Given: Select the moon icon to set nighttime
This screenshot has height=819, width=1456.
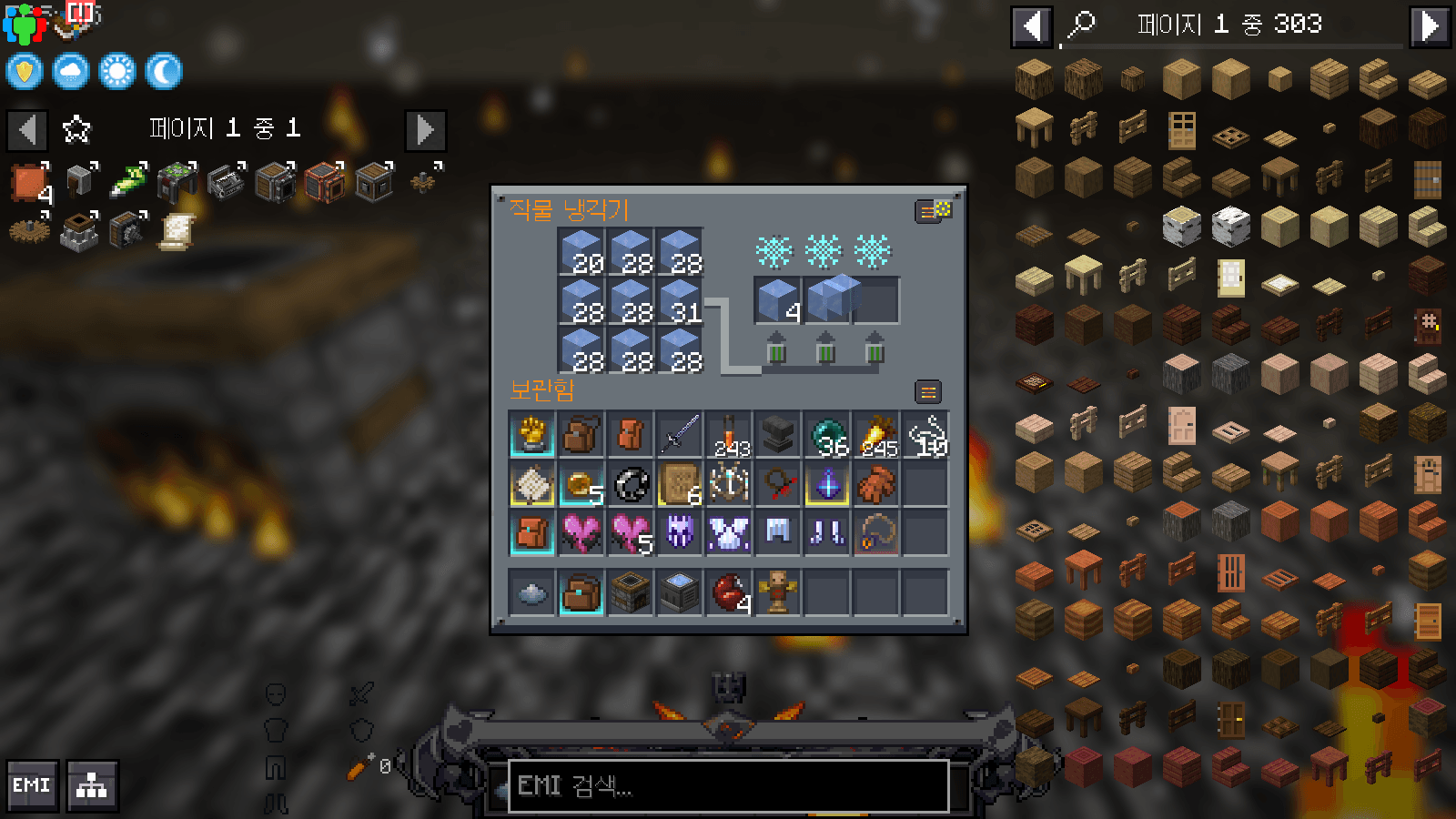Looking at the screenshot, I should coord(162,72).
